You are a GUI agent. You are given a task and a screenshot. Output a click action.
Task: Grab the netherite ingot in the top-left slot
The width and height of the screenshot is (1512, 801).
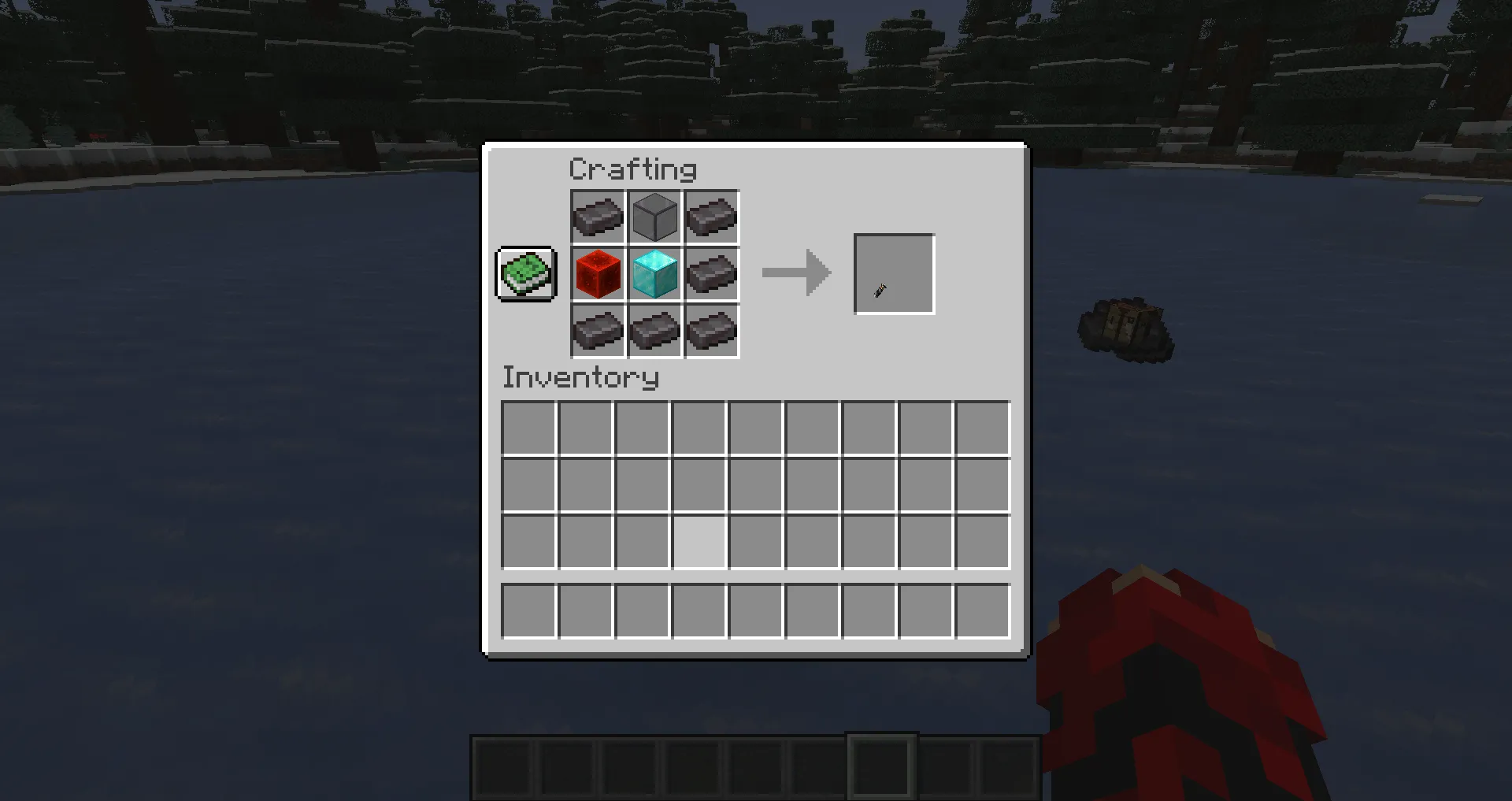pyautogui.click(x=598, y=217)
